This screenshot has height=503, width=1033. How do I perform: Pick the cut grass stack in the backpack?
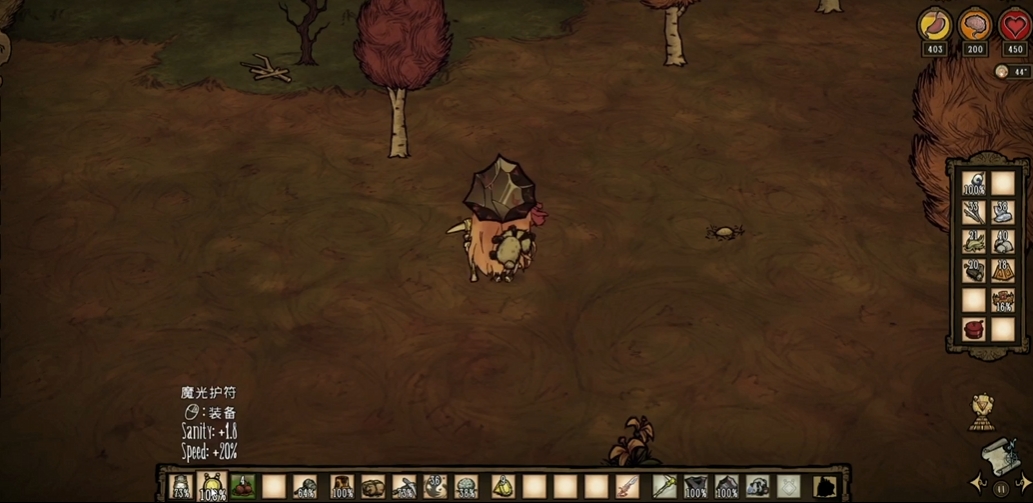tap(973, 241)
